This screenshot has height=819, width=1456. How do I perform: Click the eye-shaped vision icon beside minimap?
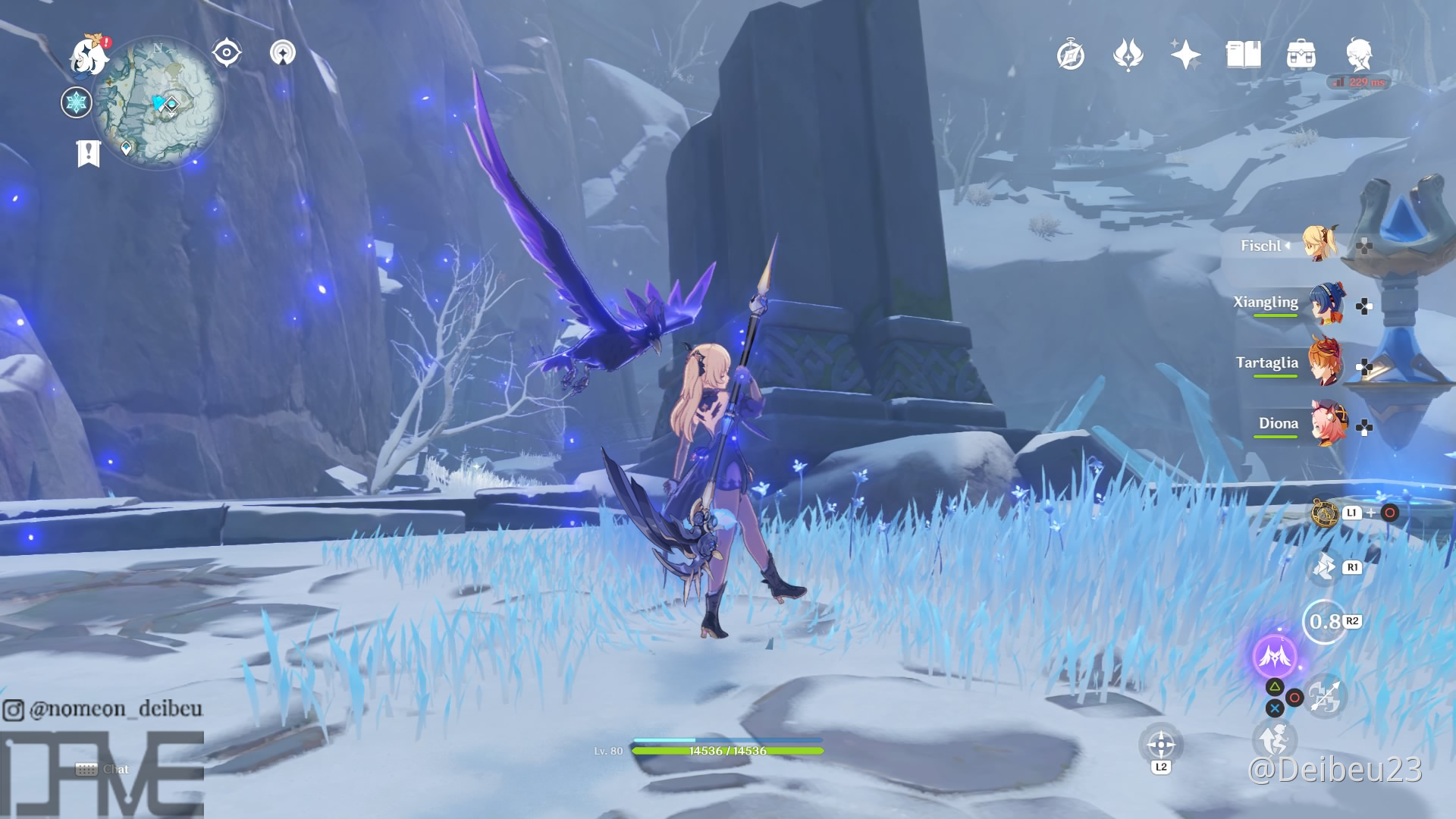coord(225,52)
